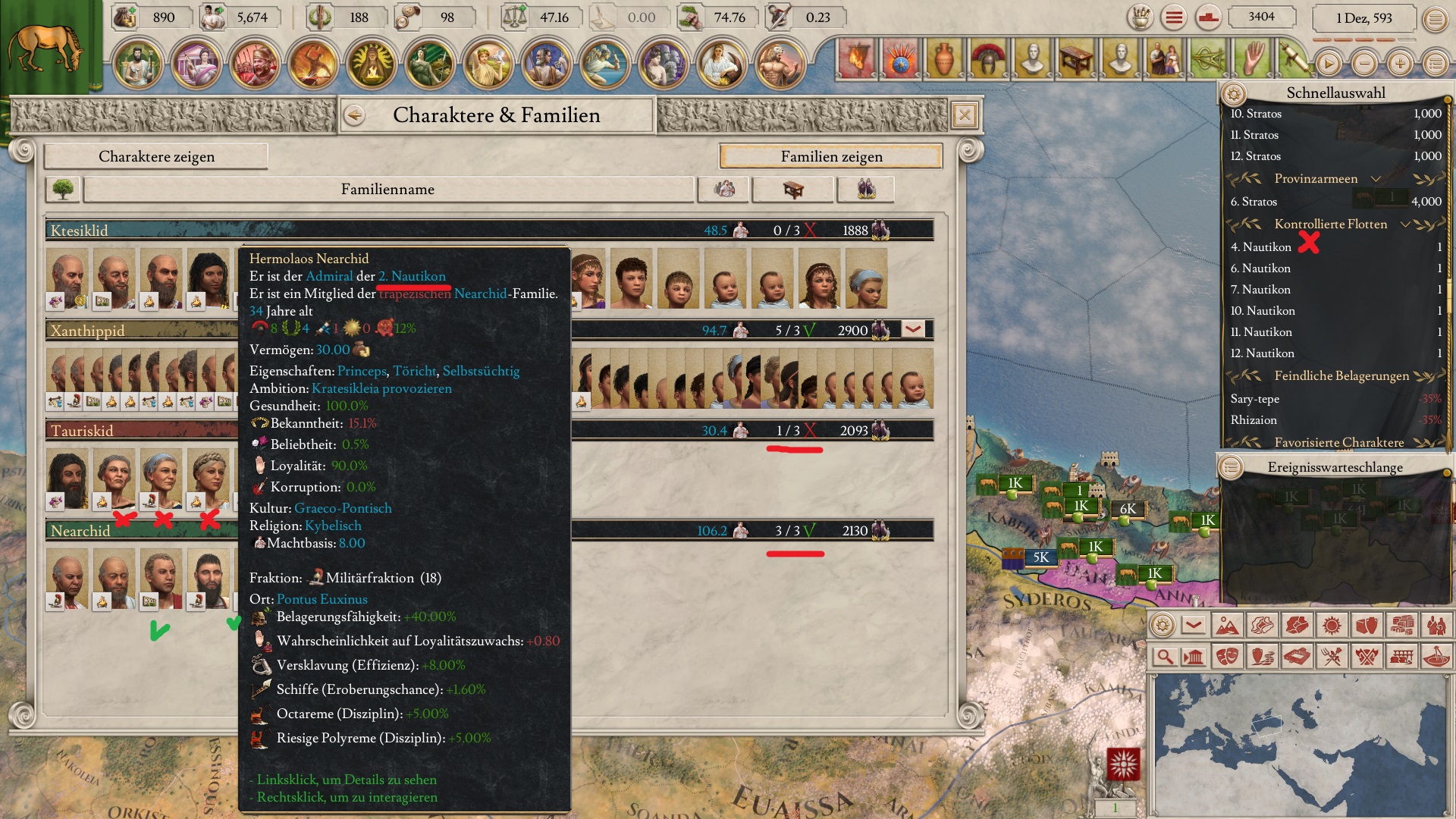Decrease game speed with the minus button
1456x819 pixels.
[1364, 64]
